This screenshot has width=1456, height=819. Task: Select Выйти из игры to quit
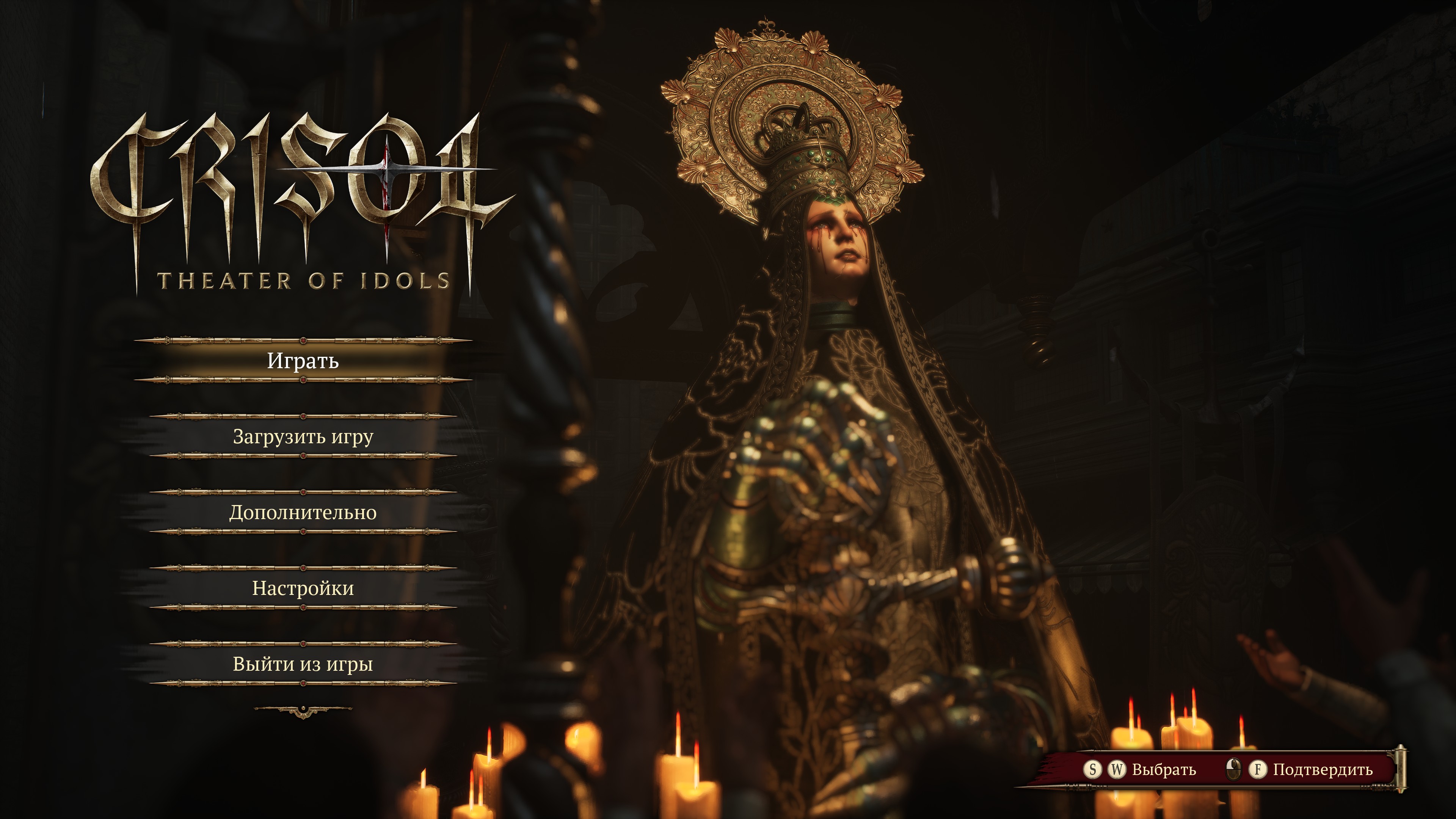(x=303, y=664)
